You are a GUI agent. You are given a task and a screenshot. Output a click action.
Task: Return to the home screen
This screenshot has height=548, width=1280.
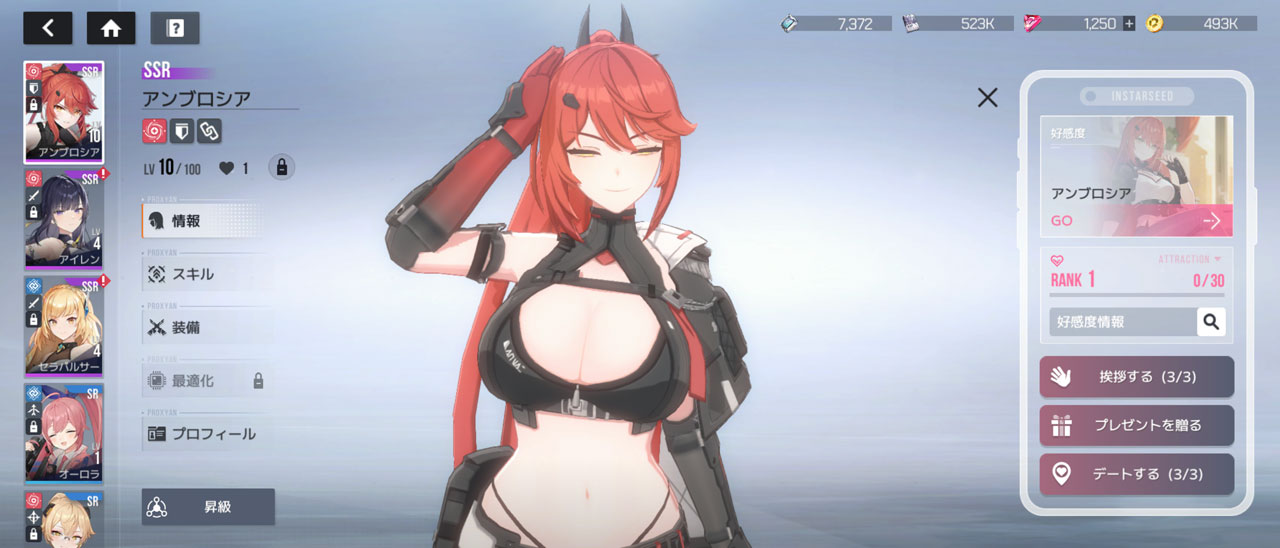tap(111, 28)
